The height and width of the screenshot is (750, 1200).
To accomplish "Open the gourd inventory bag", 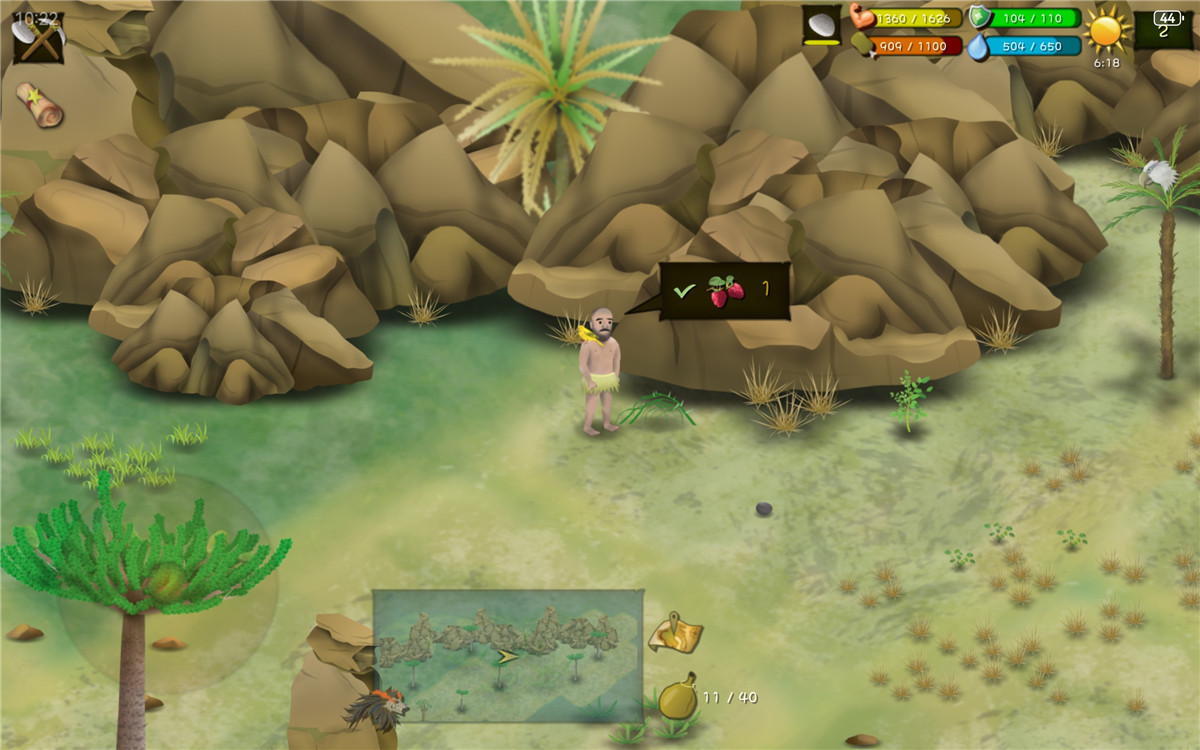I will [x=677, y=697].
